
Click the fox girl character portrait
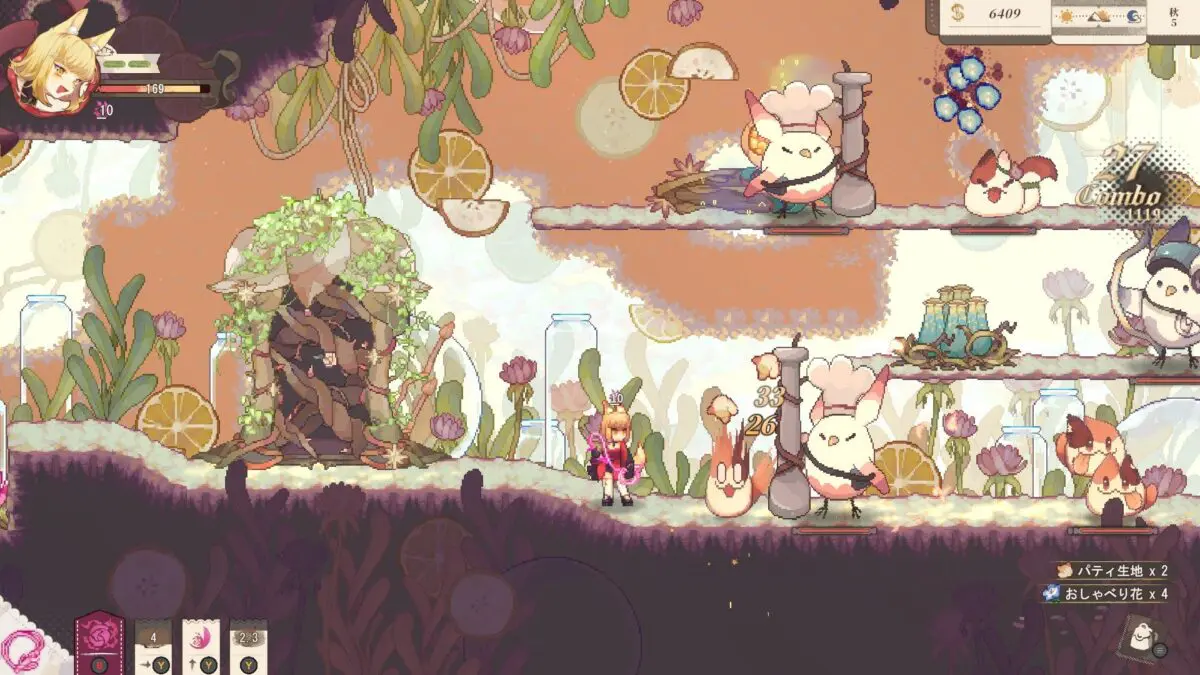(46, 70)
